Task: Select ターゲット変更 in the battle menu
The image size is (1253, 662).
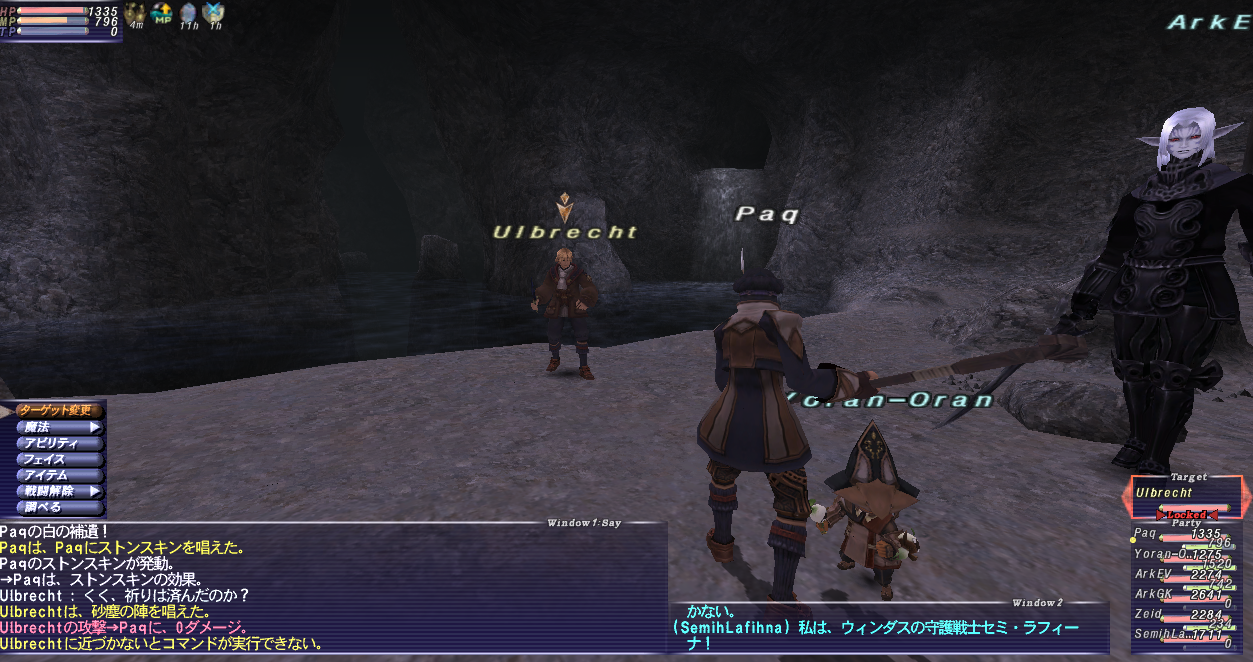Action: tap(56, 410)
